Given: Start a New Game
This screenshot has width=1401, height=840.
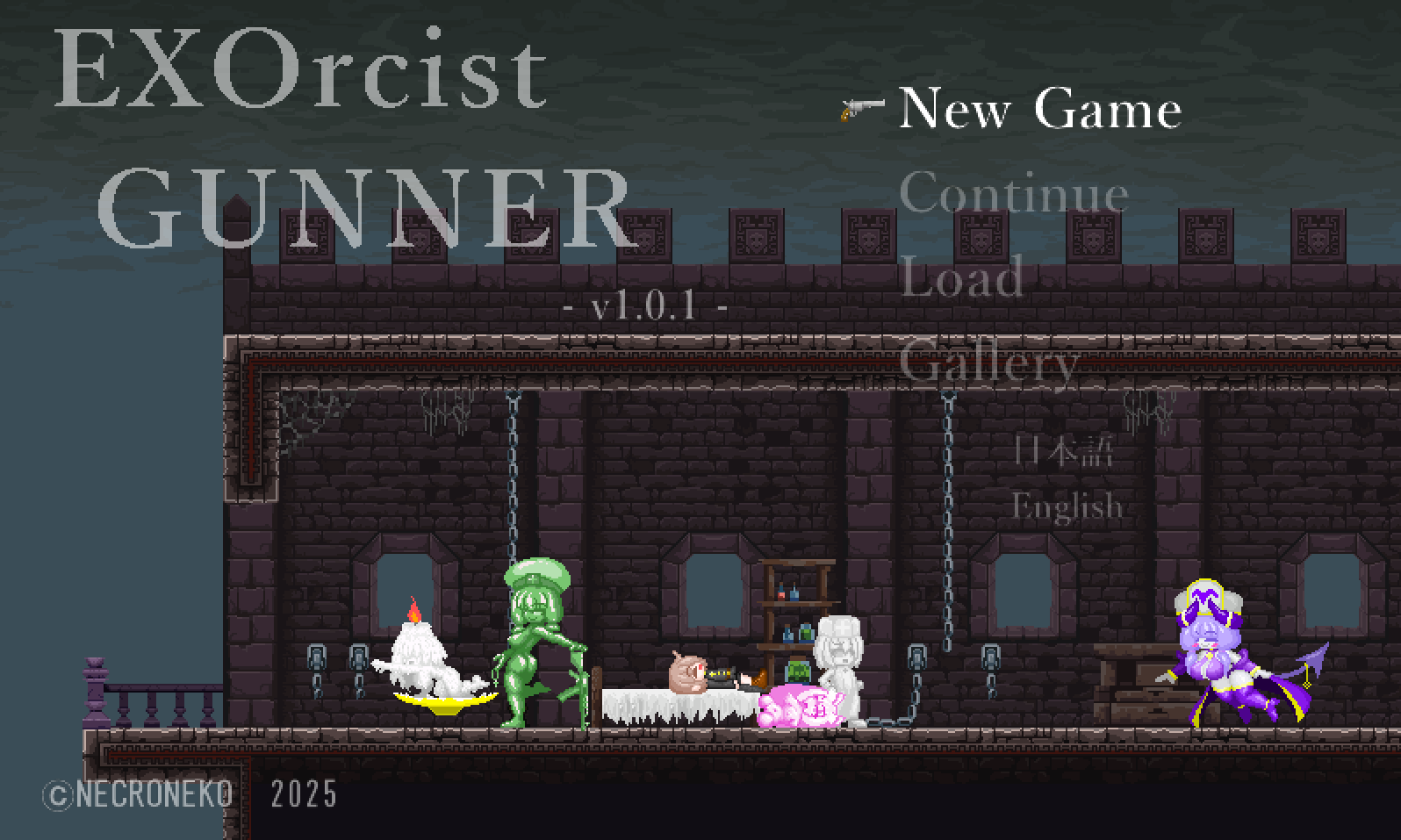Looking at the screenshot, I should tap(1039, 109).
